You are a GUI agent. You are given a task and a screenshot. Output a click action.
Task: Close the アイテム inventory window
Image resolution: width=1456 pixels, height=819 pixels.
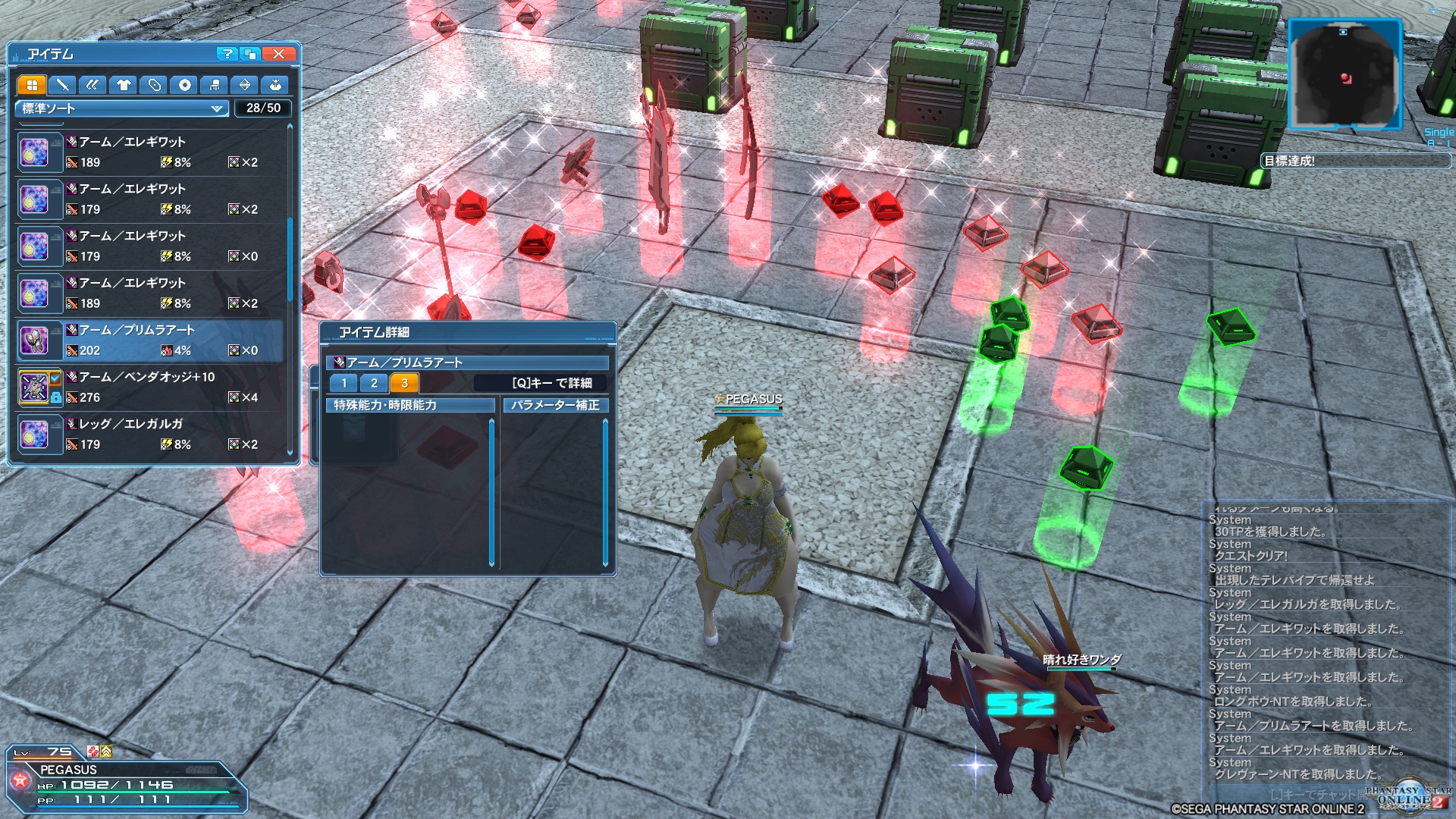coord(279,54)
